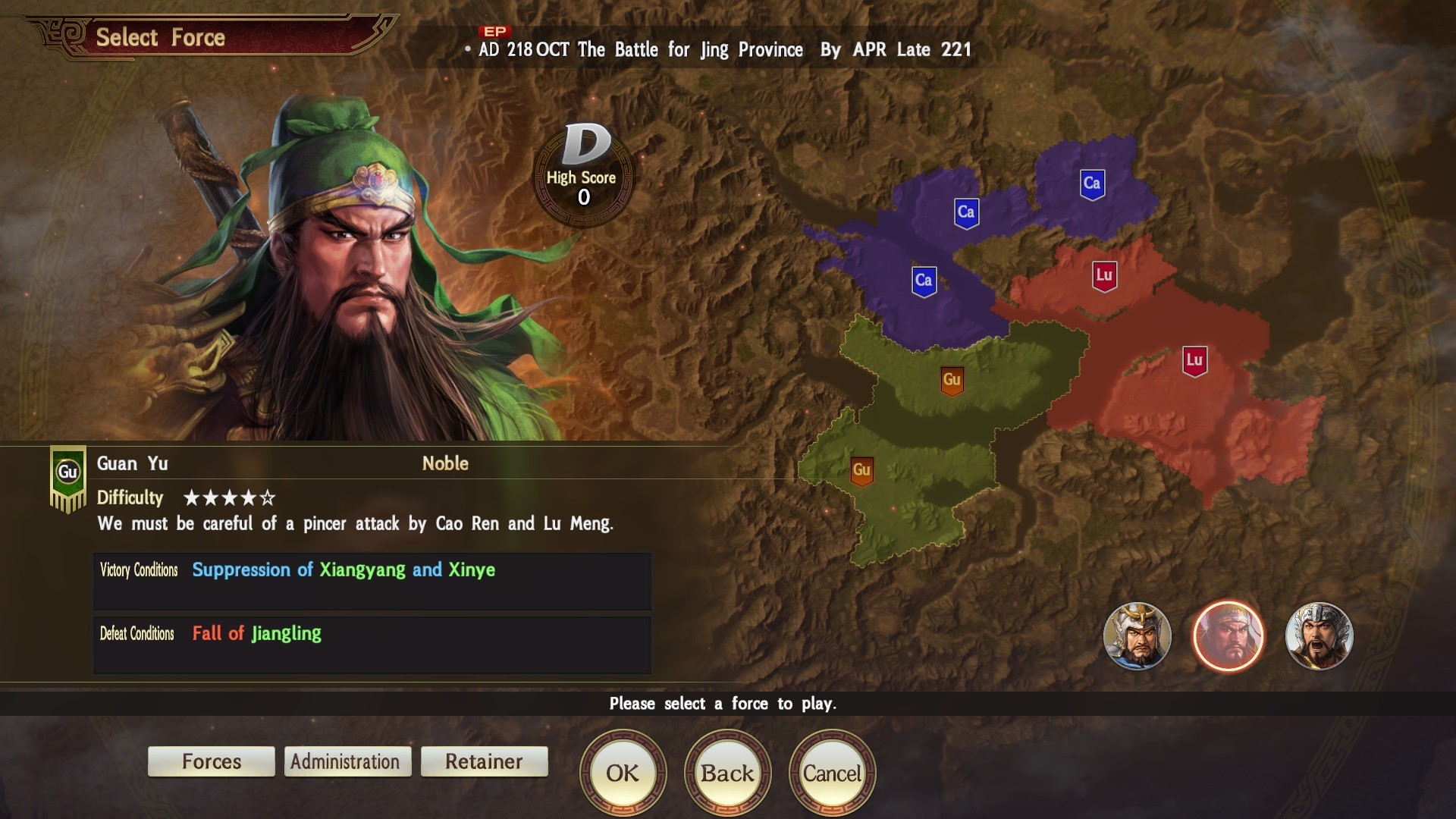Pick the right silver-helmet general portrait
1456x819 pixels.
click(1319, 636)
